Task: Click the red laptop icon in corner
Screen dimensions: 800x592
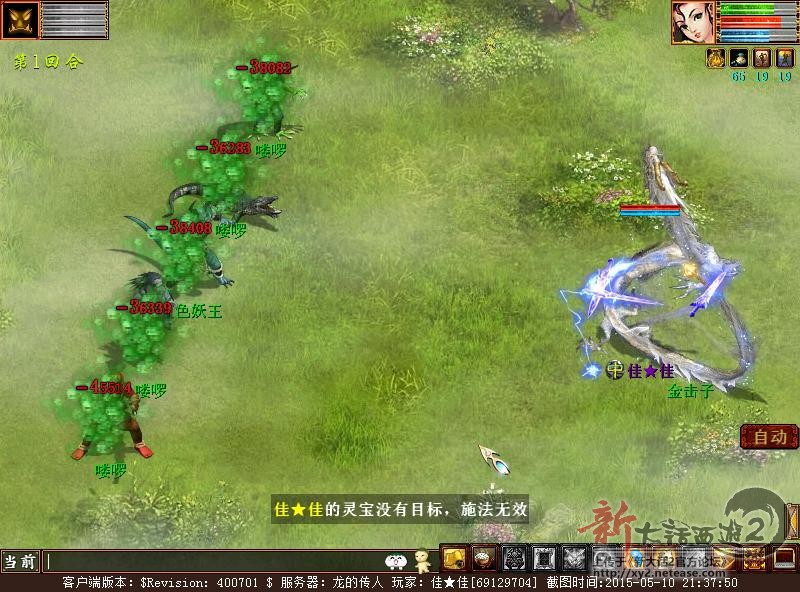Action: [x=783, y=559]
